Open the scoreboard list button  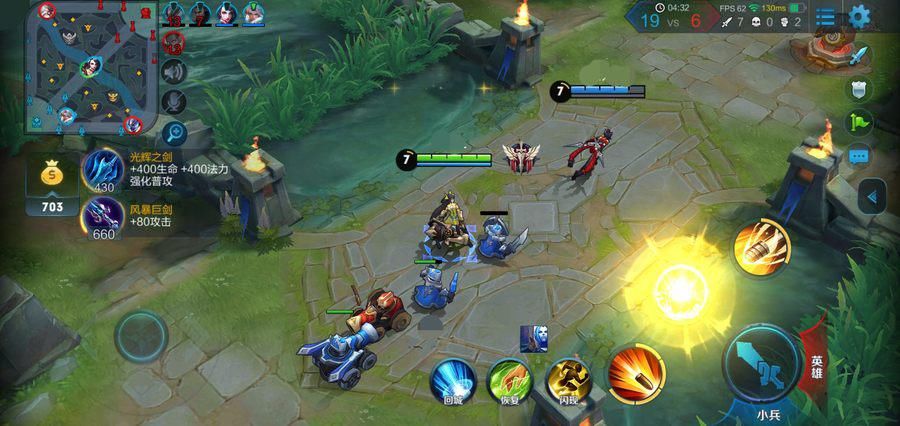click(x=825, y=16)
